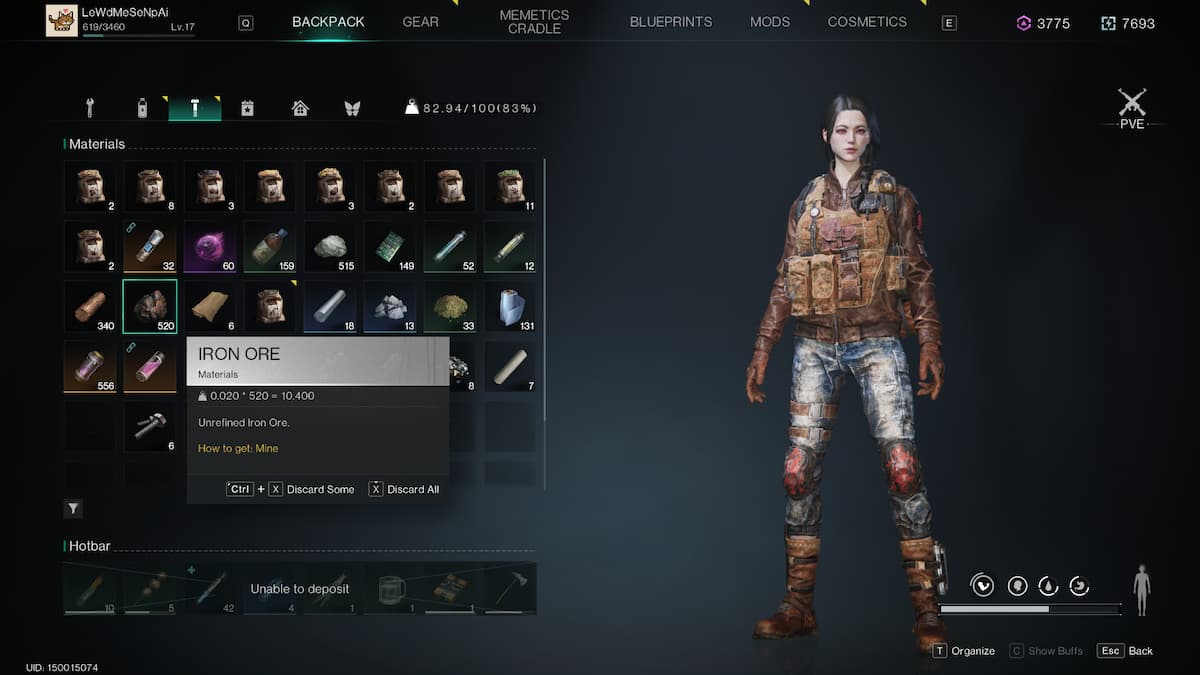Select the axe in the hotbar
Viewport: 1200px width, 675px height.
click(510, 588)
